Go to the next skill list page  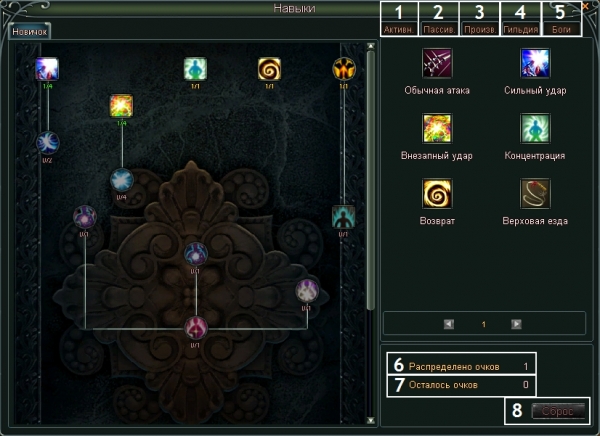pyautogui.click(x=516, y=324)
